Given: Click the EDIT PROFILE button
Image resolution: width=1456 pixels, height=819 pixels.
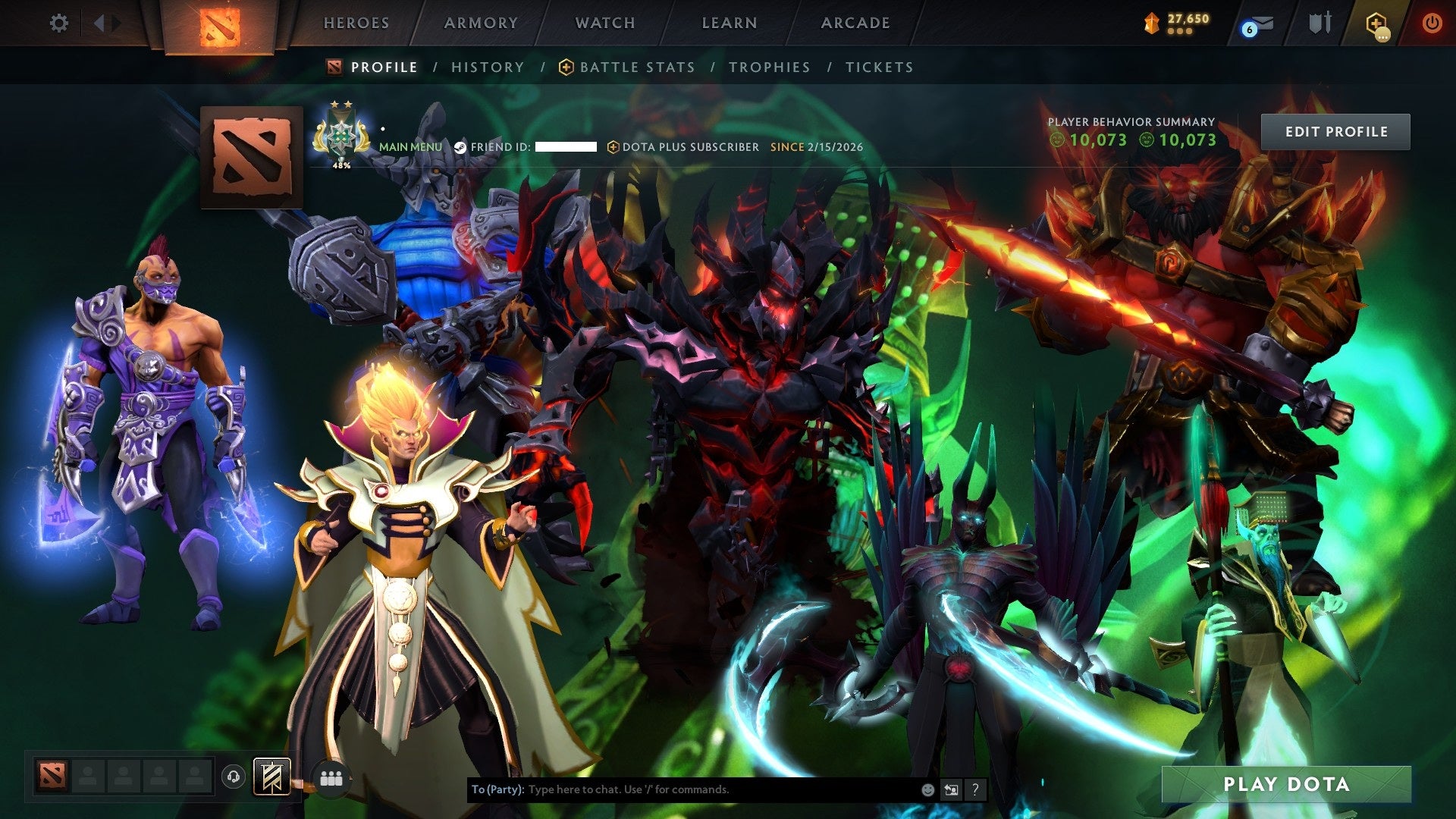Looking at the screenshot, I should pos(1336,131).
